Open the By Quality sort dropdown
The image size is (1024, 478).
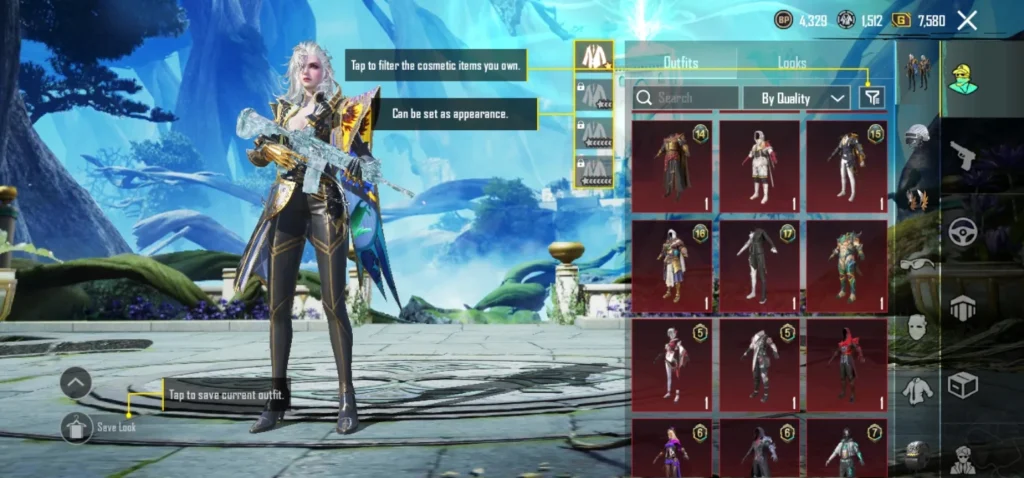pyautogui.click(x=797, y=98)
